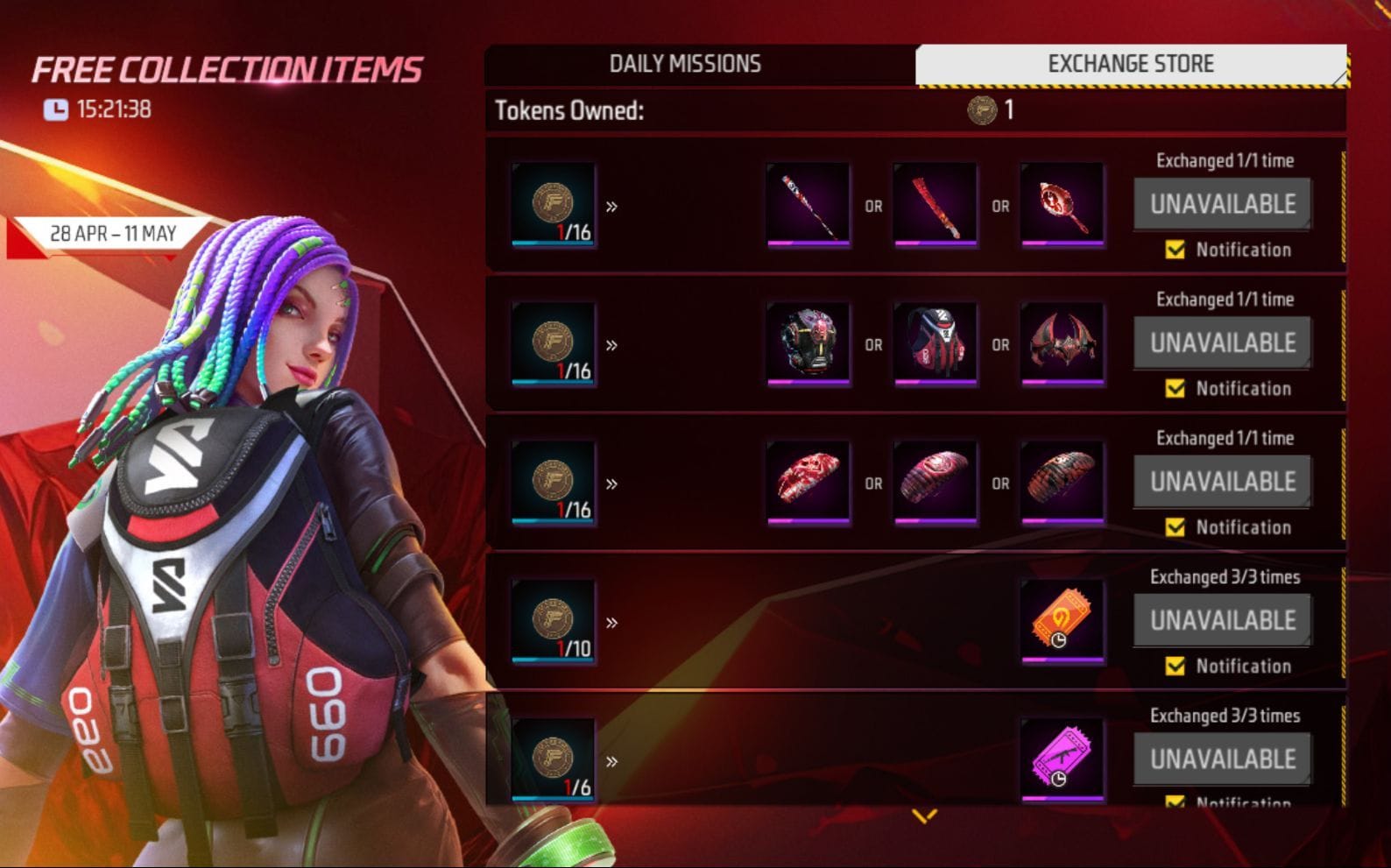Click the token coin showing 1/16 in first row
Viewport: 1391px width, 868px height.
click(553, 203)
